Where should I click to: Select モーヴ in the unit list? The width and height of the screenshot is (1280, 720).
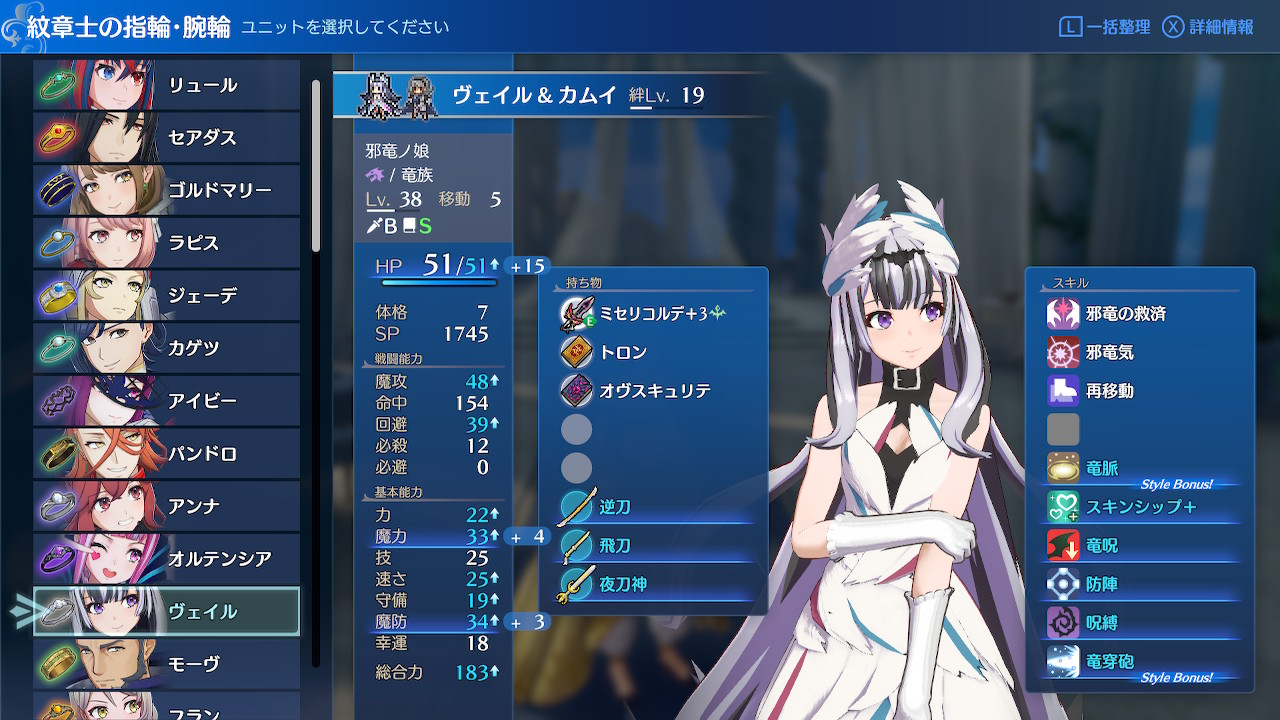[x=167, y=664]
